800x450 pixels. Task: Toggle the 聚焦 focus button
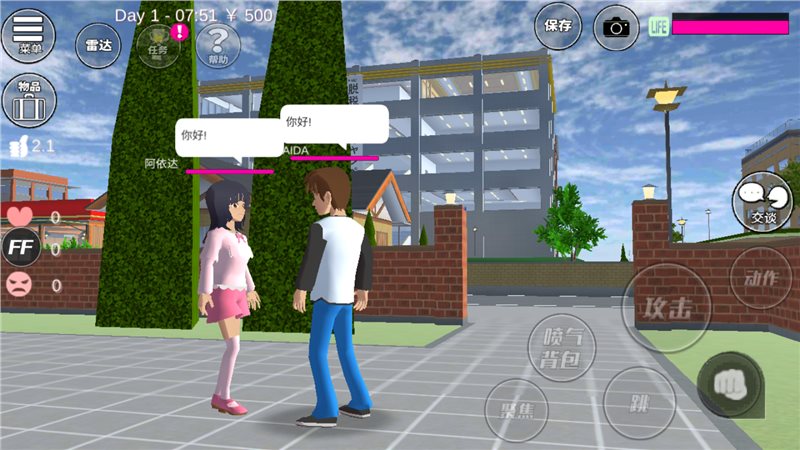coord(516,411)
